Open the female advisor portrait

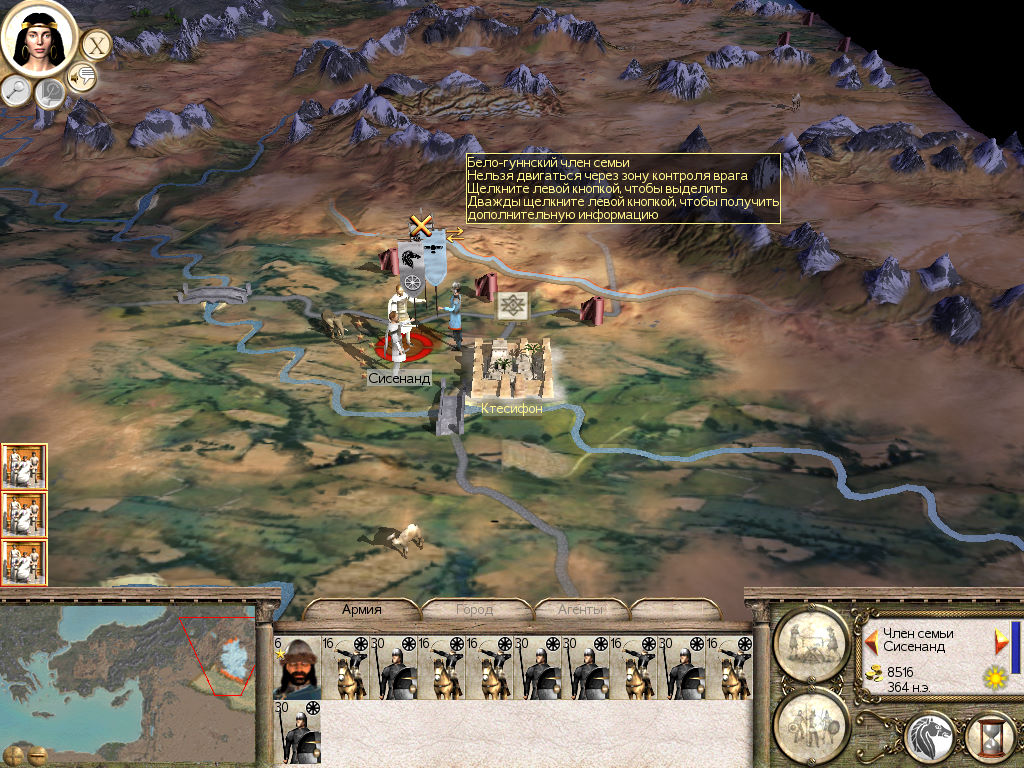[40, 40]
